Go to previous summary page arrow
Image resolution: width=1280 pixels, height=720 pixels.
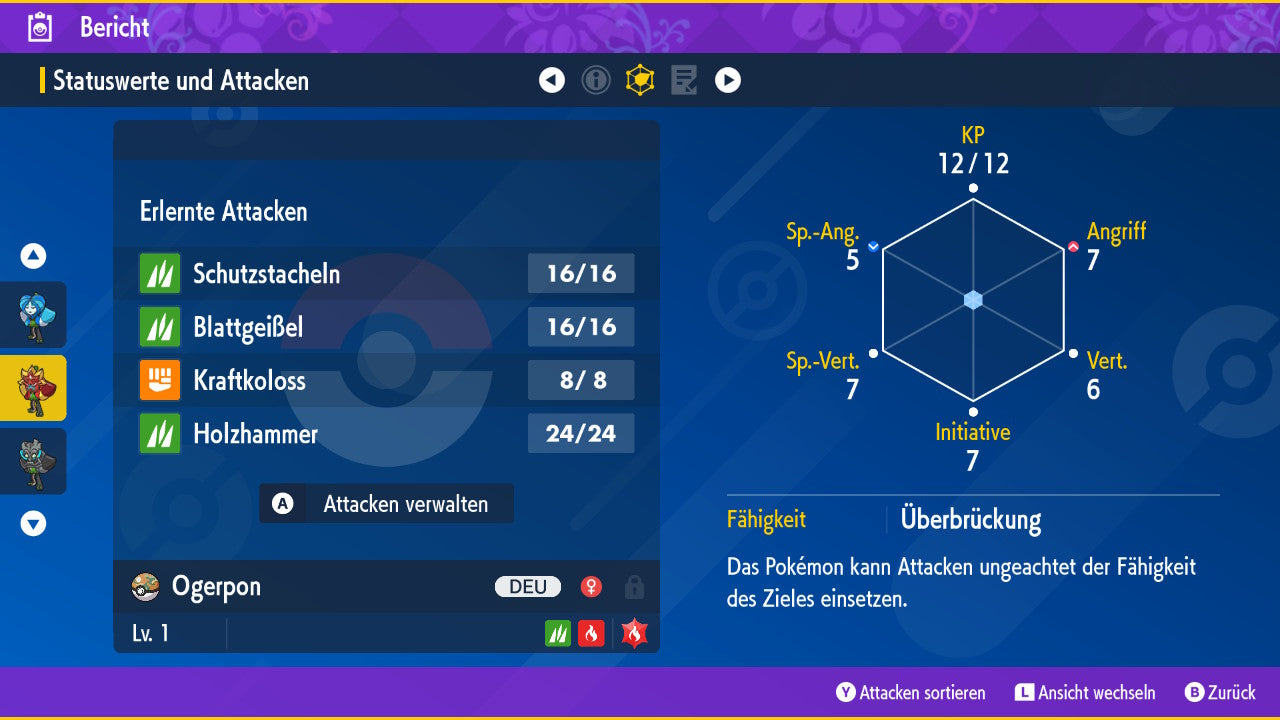552,80
